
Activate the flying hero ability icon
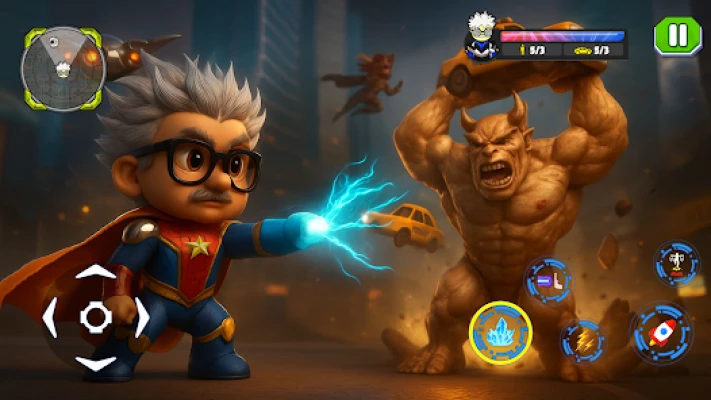pos(677,263)
